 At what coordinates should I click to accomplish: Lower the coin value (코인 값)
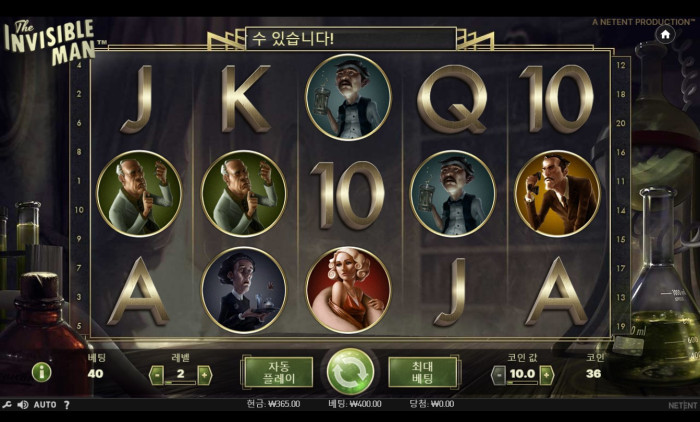498,375
